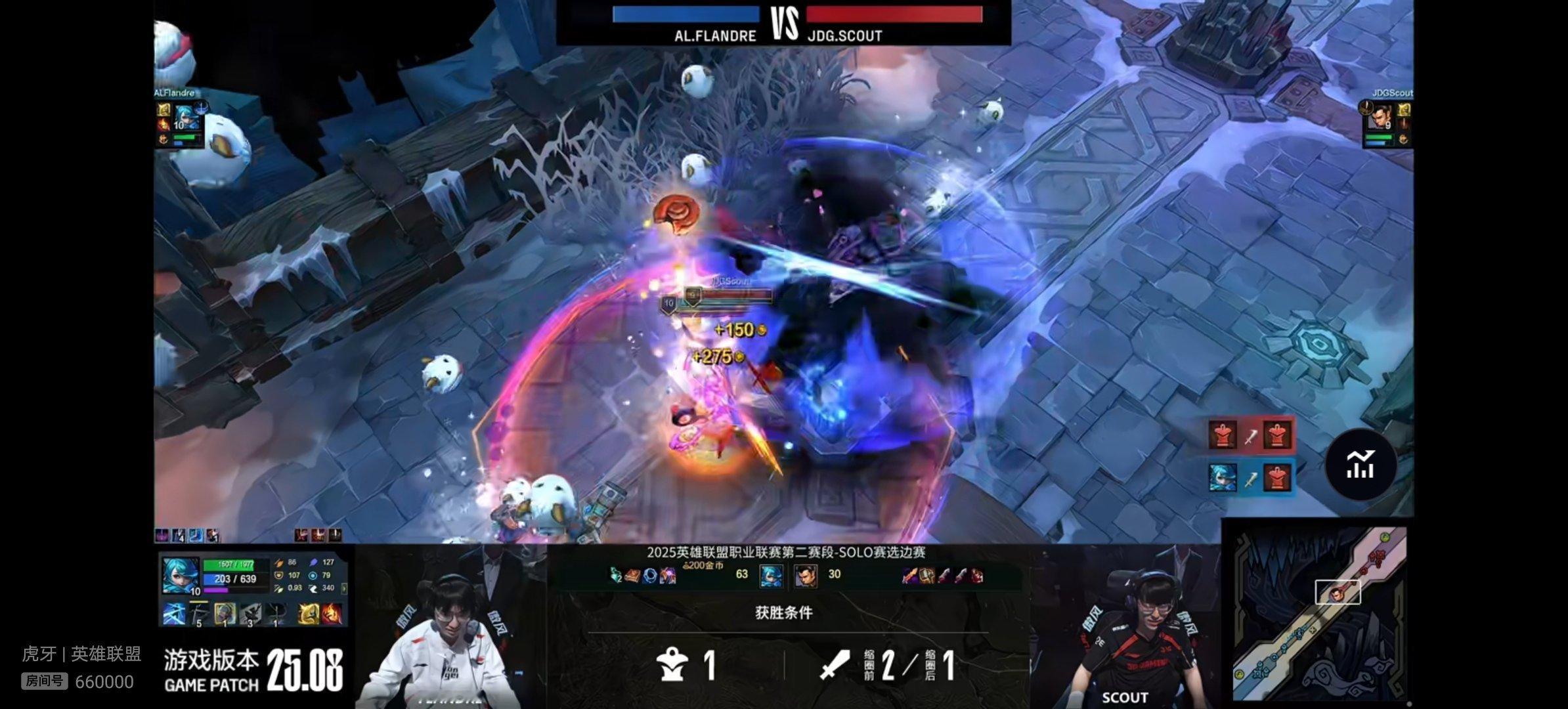
Task: Open the stream statistics chart button
Action: pos(1360,465)
